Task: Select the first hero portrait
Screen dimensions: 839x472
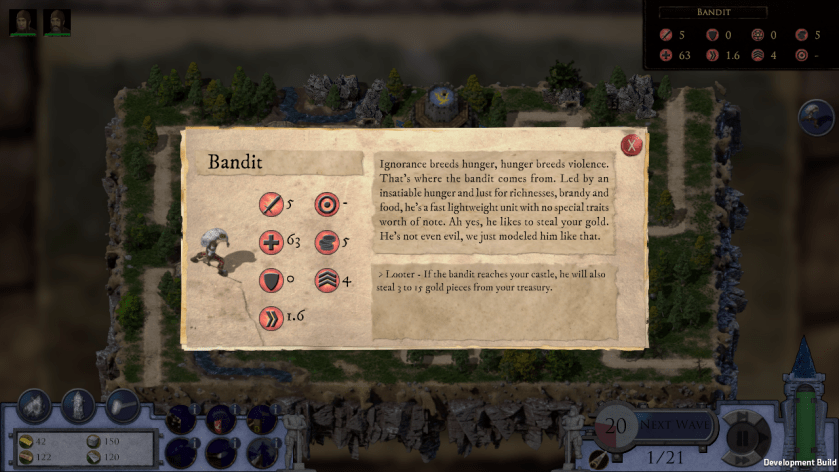Action: pos(24,21)
